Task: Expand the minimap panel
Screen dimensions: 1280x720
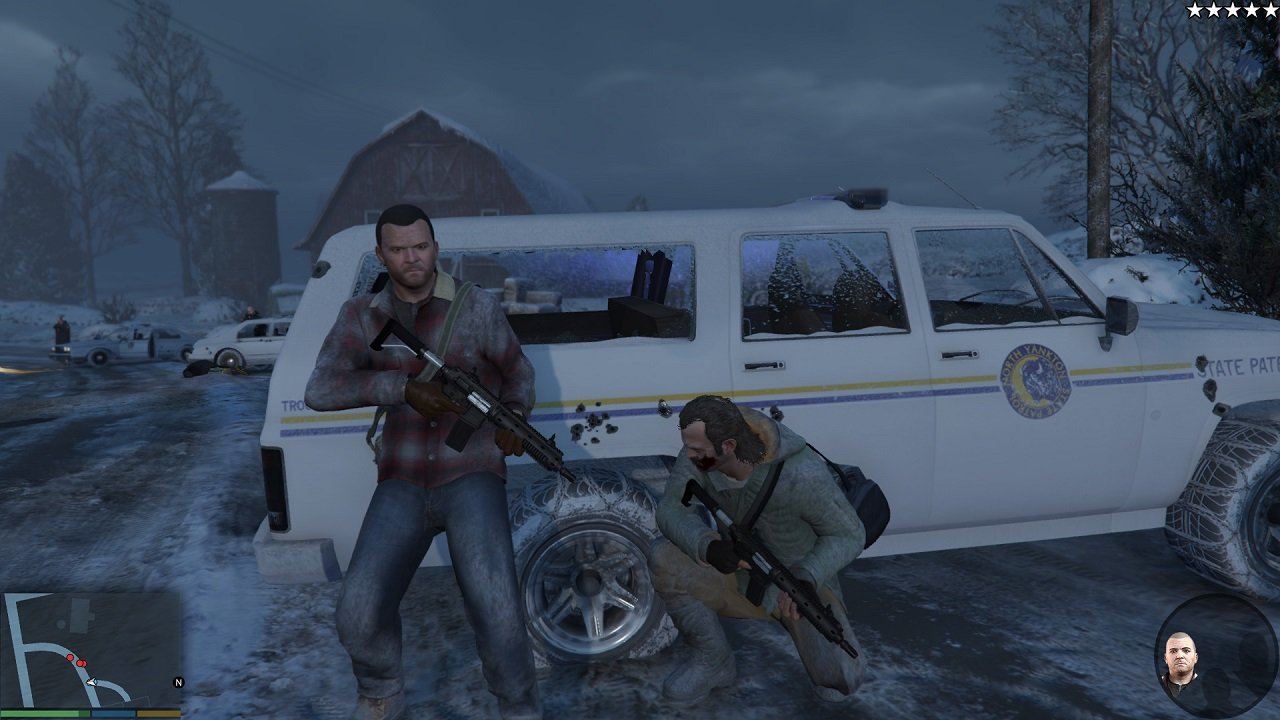Action: pyautogui.click(x=90, y=650)
